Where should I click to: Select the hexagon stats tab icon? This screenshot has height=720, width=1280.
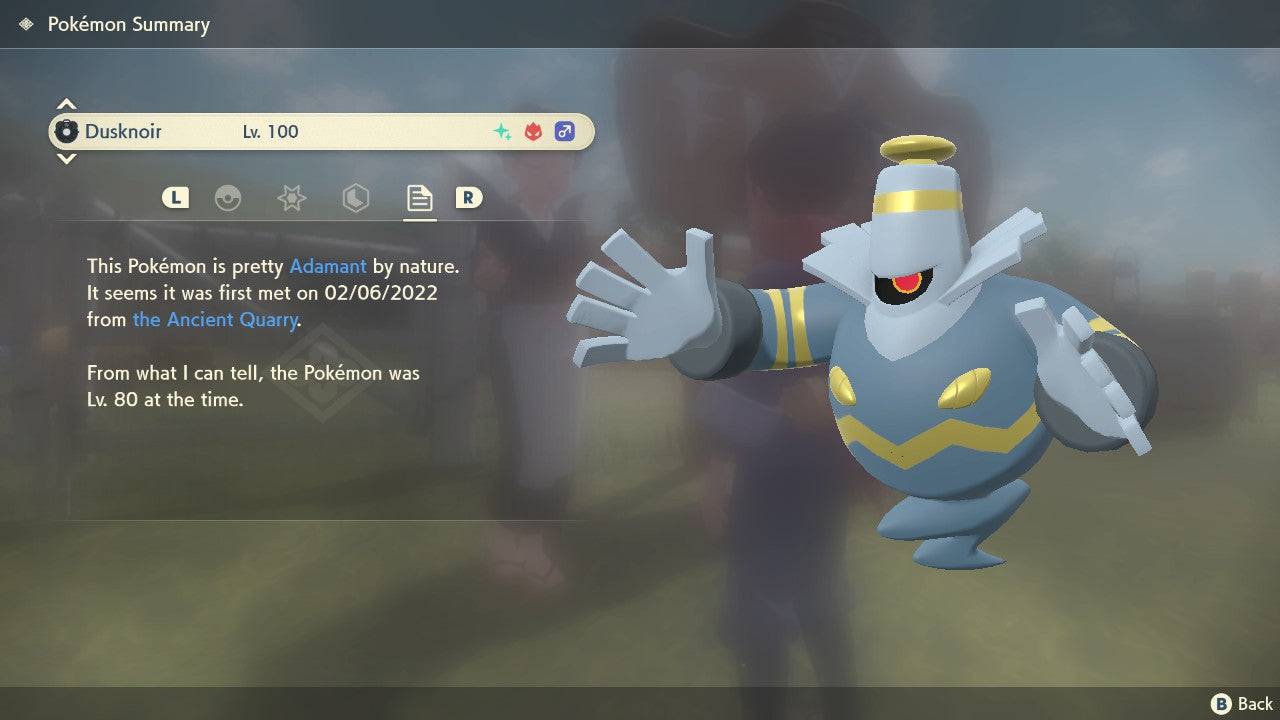355,198
